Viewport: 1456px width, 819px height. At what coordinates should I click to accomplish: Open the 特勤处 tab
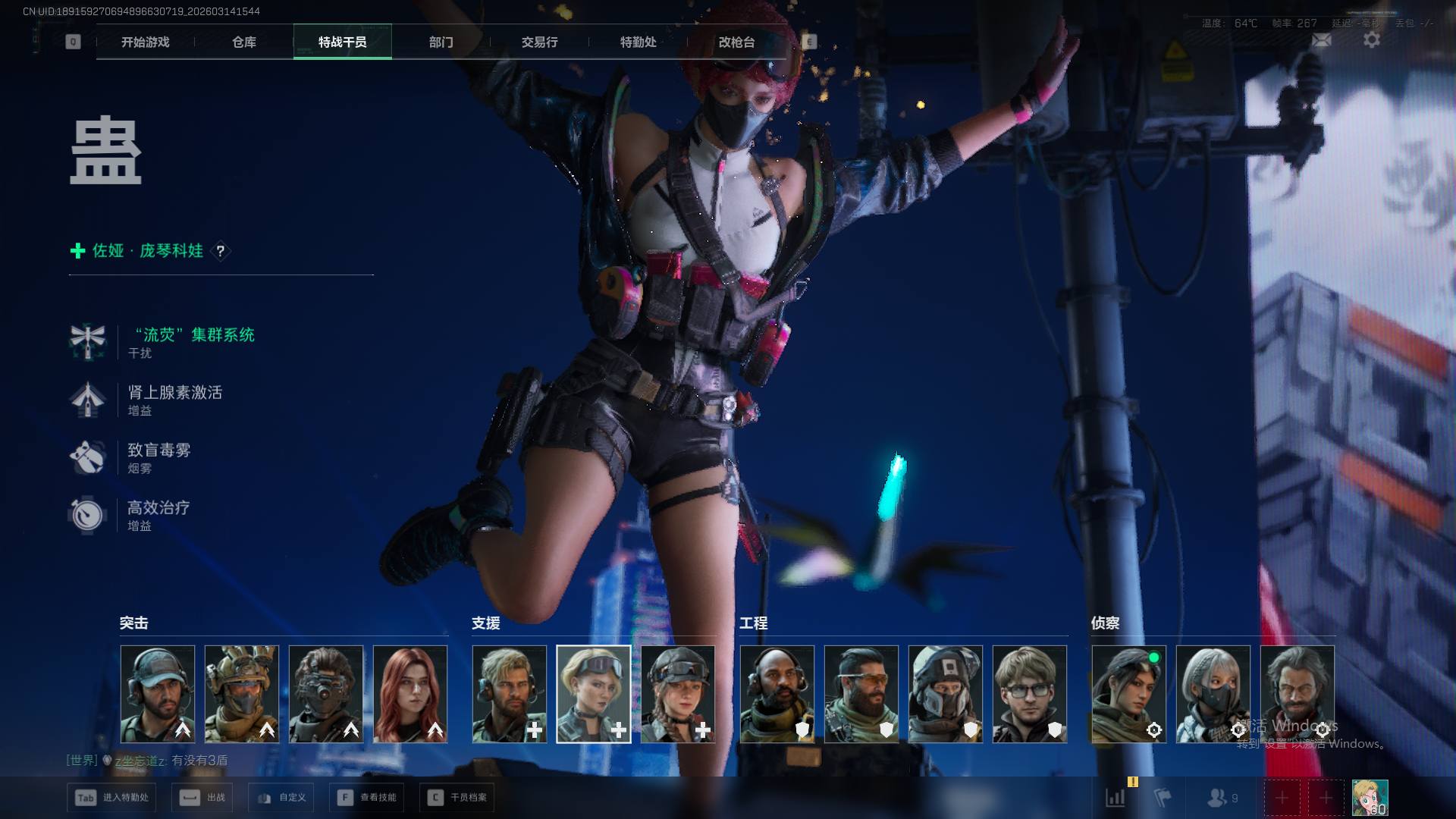click(x=638, y=42)
